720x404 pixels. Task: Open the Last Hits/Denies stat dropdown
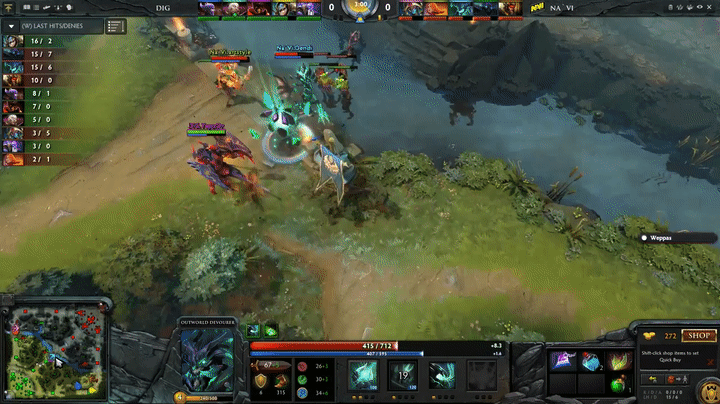coord(54,24)
